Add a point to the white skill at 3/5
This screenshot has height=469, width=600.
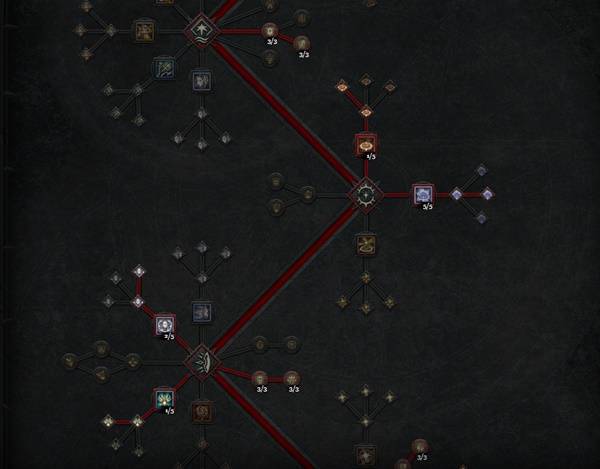click(165, 324)
